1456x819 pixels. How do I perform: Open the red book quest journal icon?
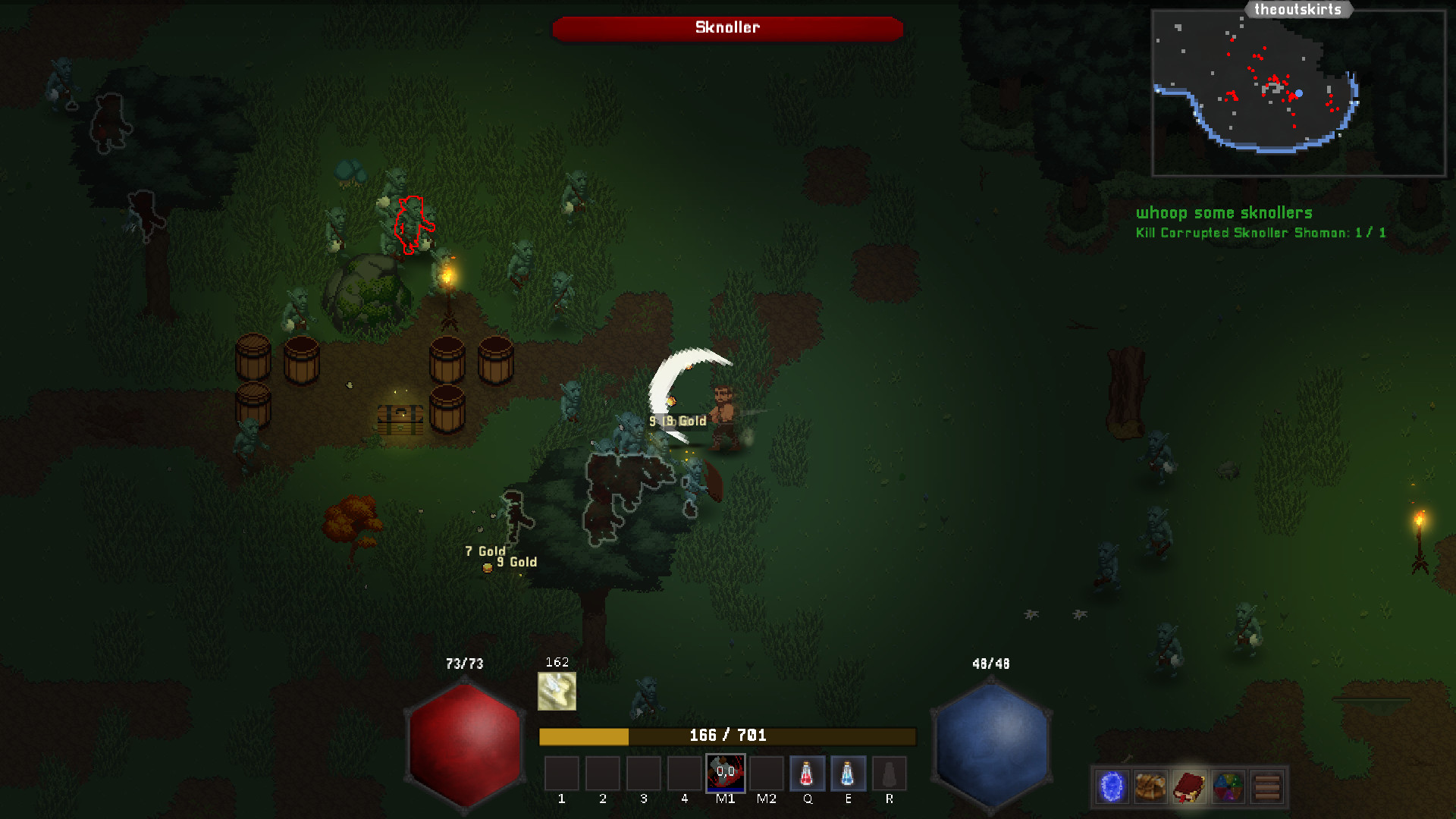click(1189, 786)
